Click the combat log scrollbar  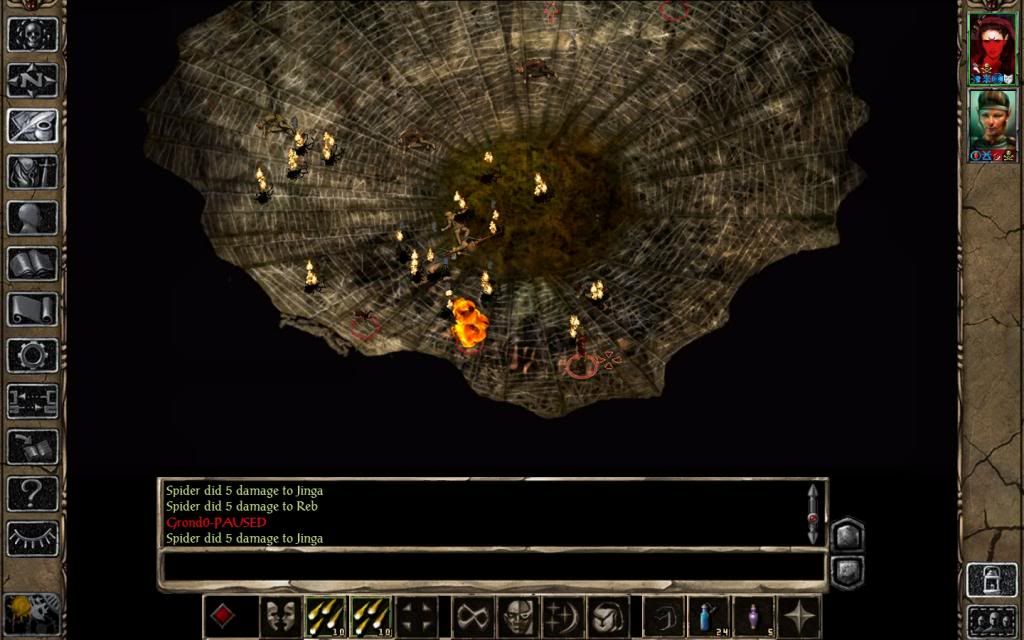tap(812, 514)
